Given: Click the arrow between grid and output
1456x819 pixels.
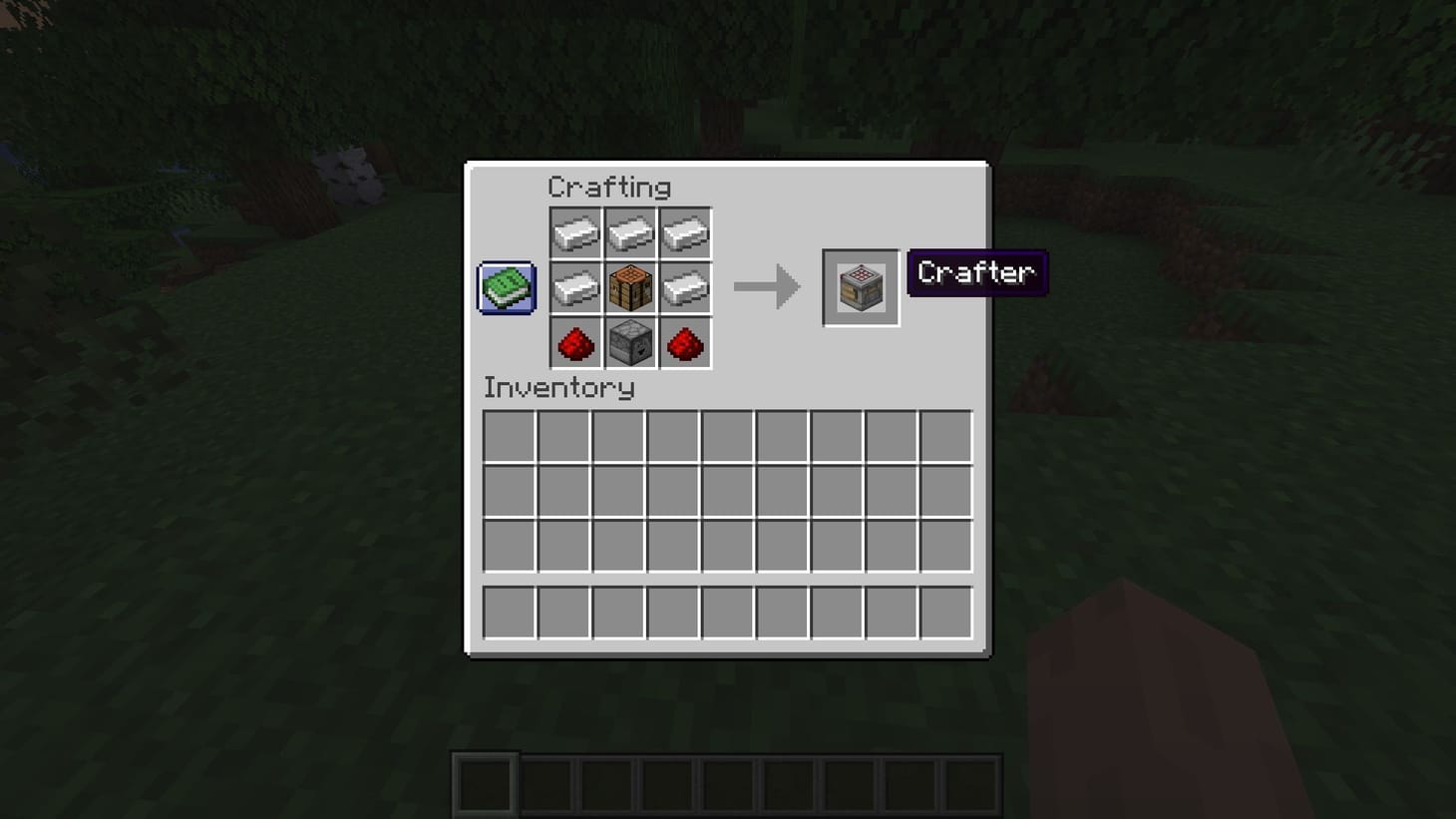Looking at the screenshot, I should pos(766,287).
